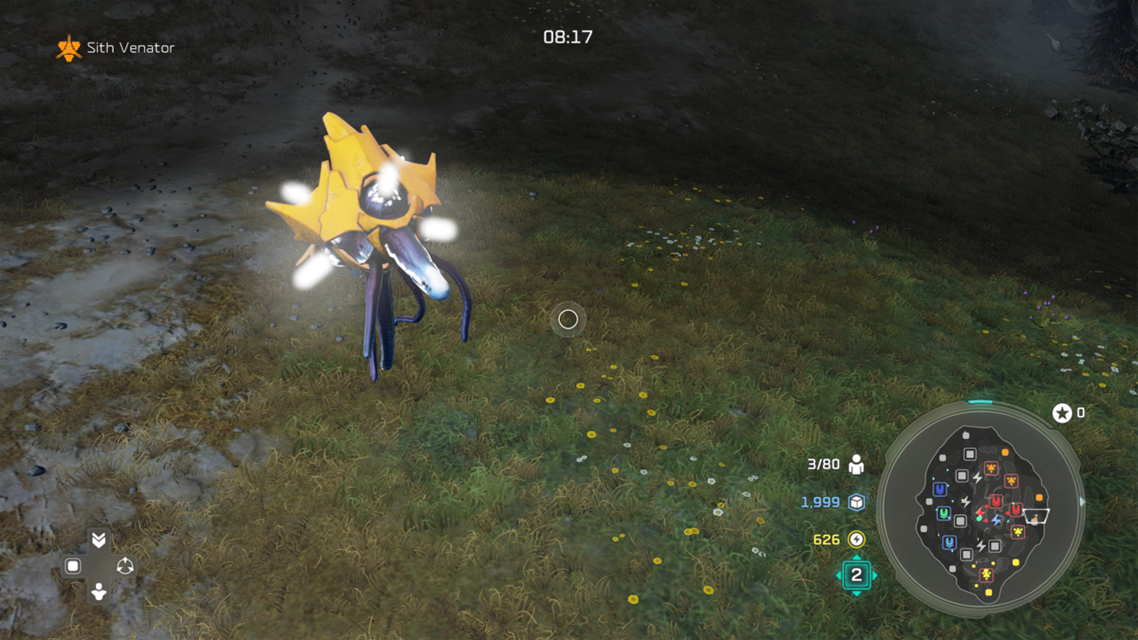The image size is (1138, 640).
Task: Activate the circular arrows icon on the d-pad widget
Action: 125,566
